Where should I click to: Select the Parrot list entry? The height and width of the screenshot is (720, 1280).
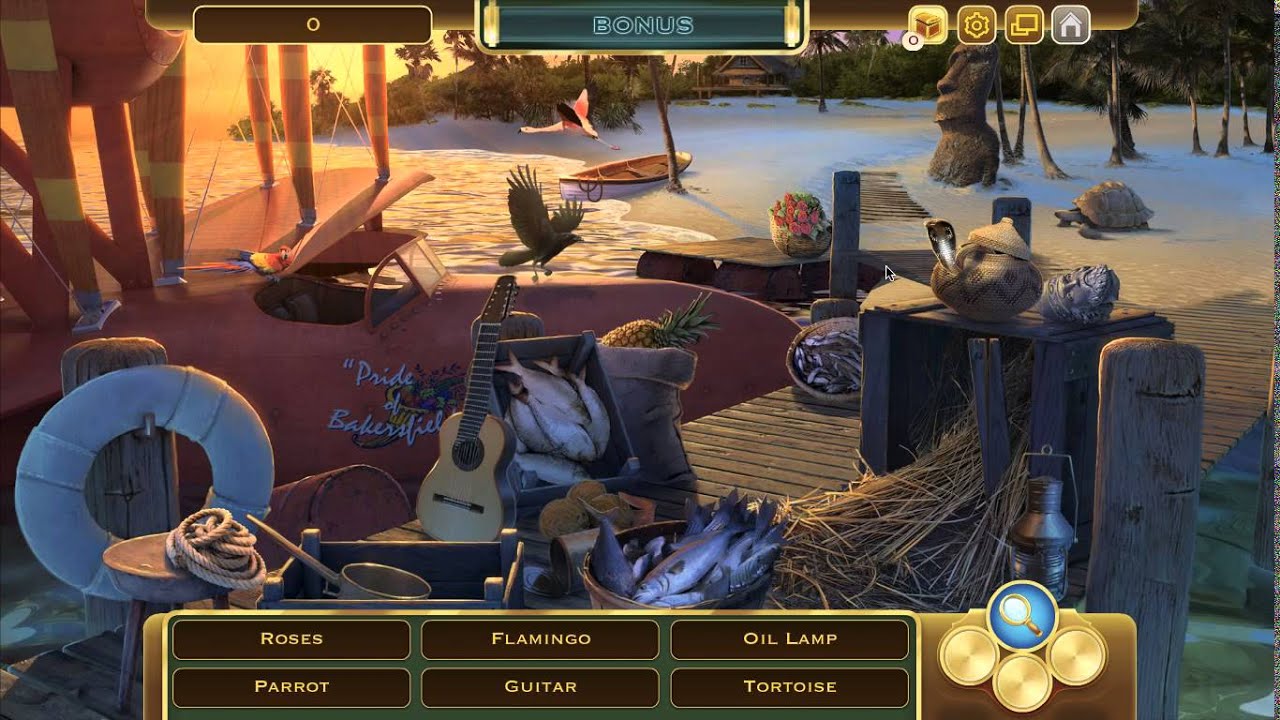tap(291, 687)
